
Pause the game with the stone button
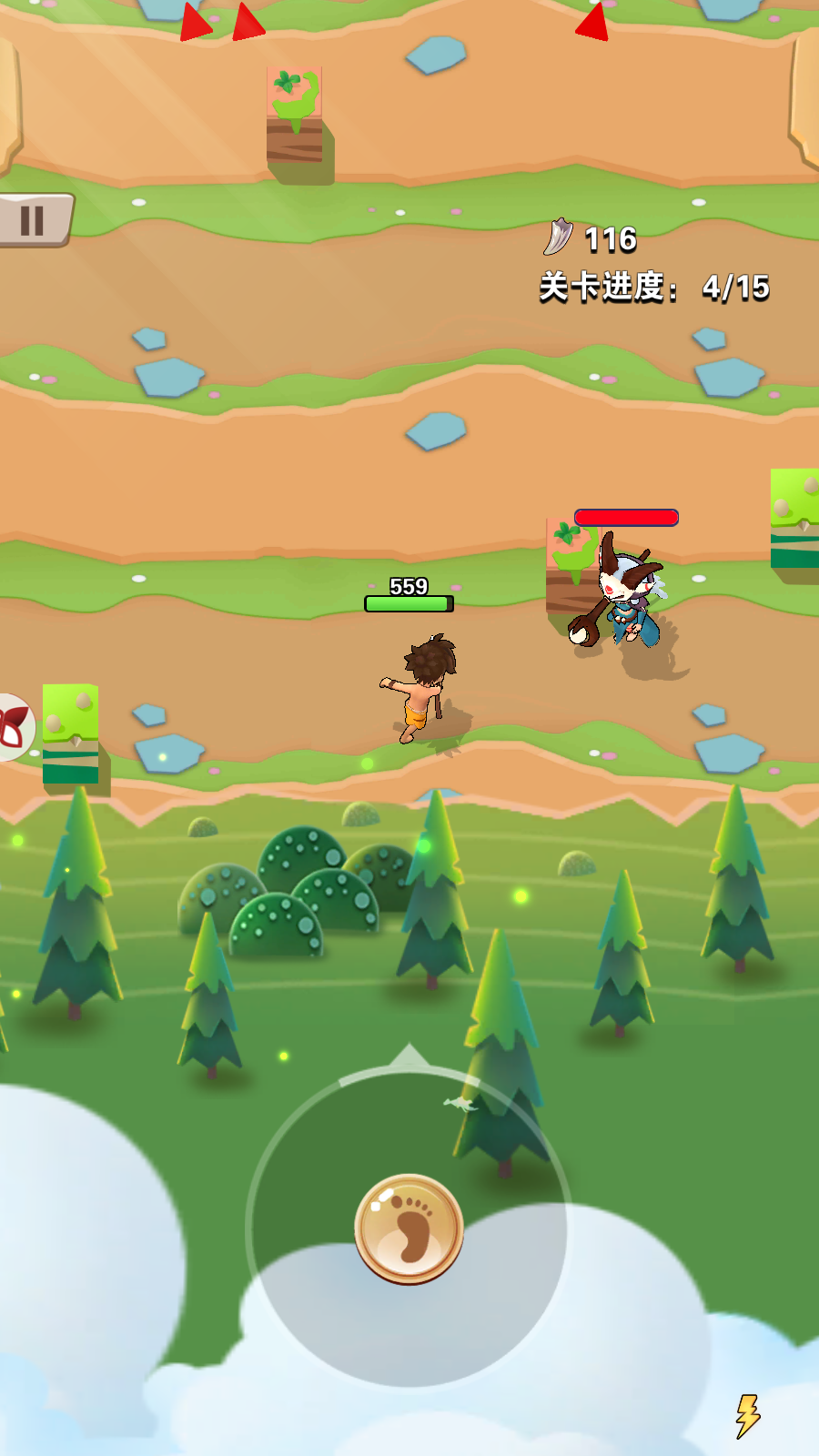(33, 220)
